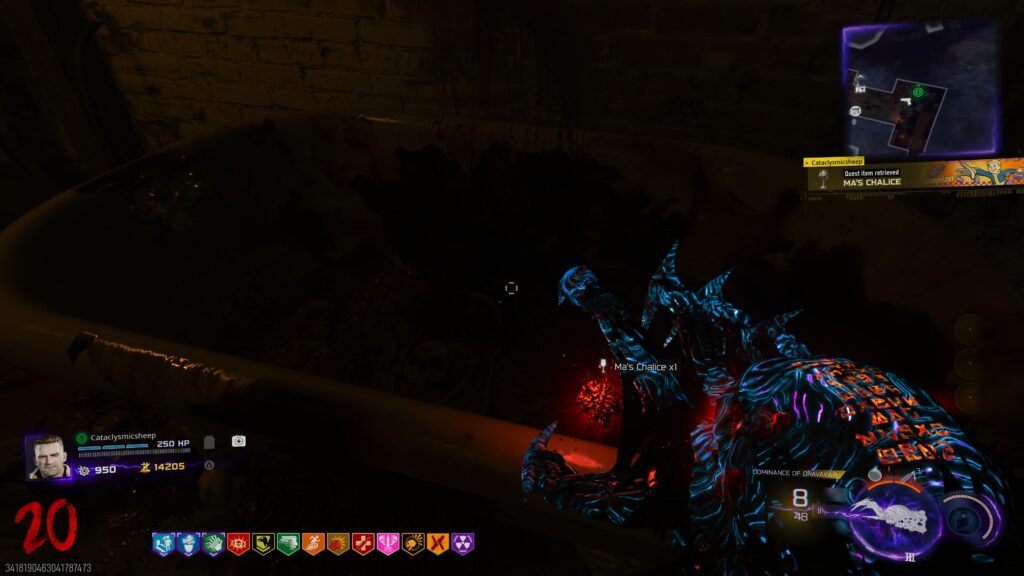Click the red cross Quick Revive perk
This screenshot has height=576, width=1024.
363,543
